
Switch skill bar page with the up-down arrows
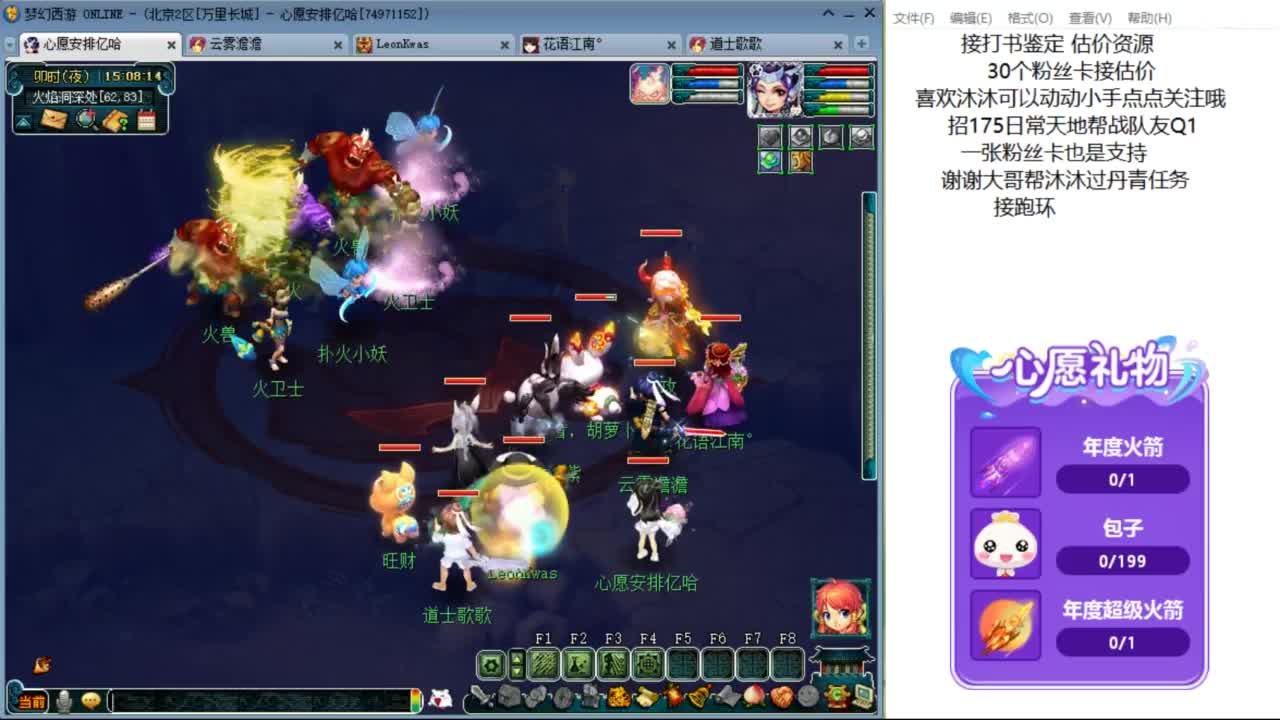pos(517,663)
